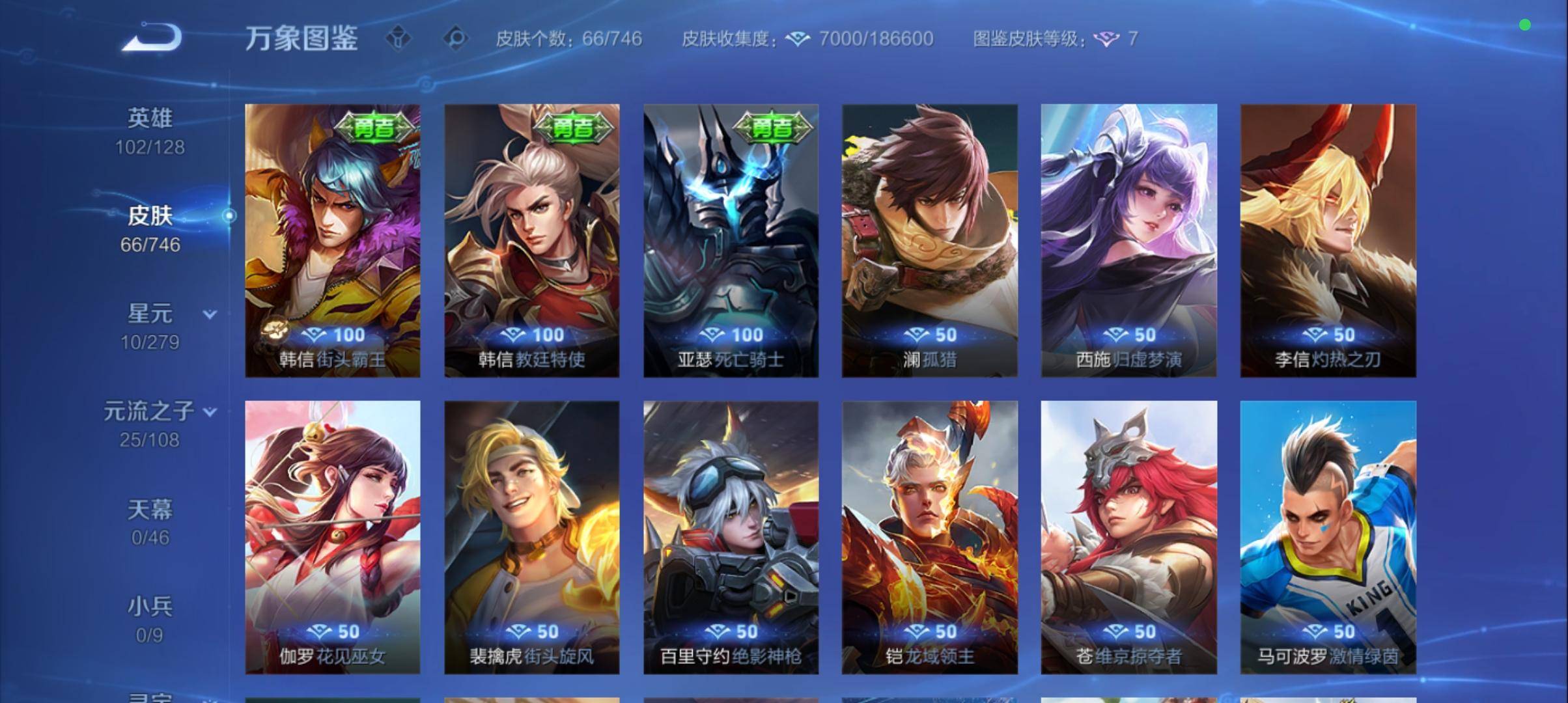The image size is (1568, 703).
Task: Click the search magnifier icon in top bar
Action: [x=456, y=38]
